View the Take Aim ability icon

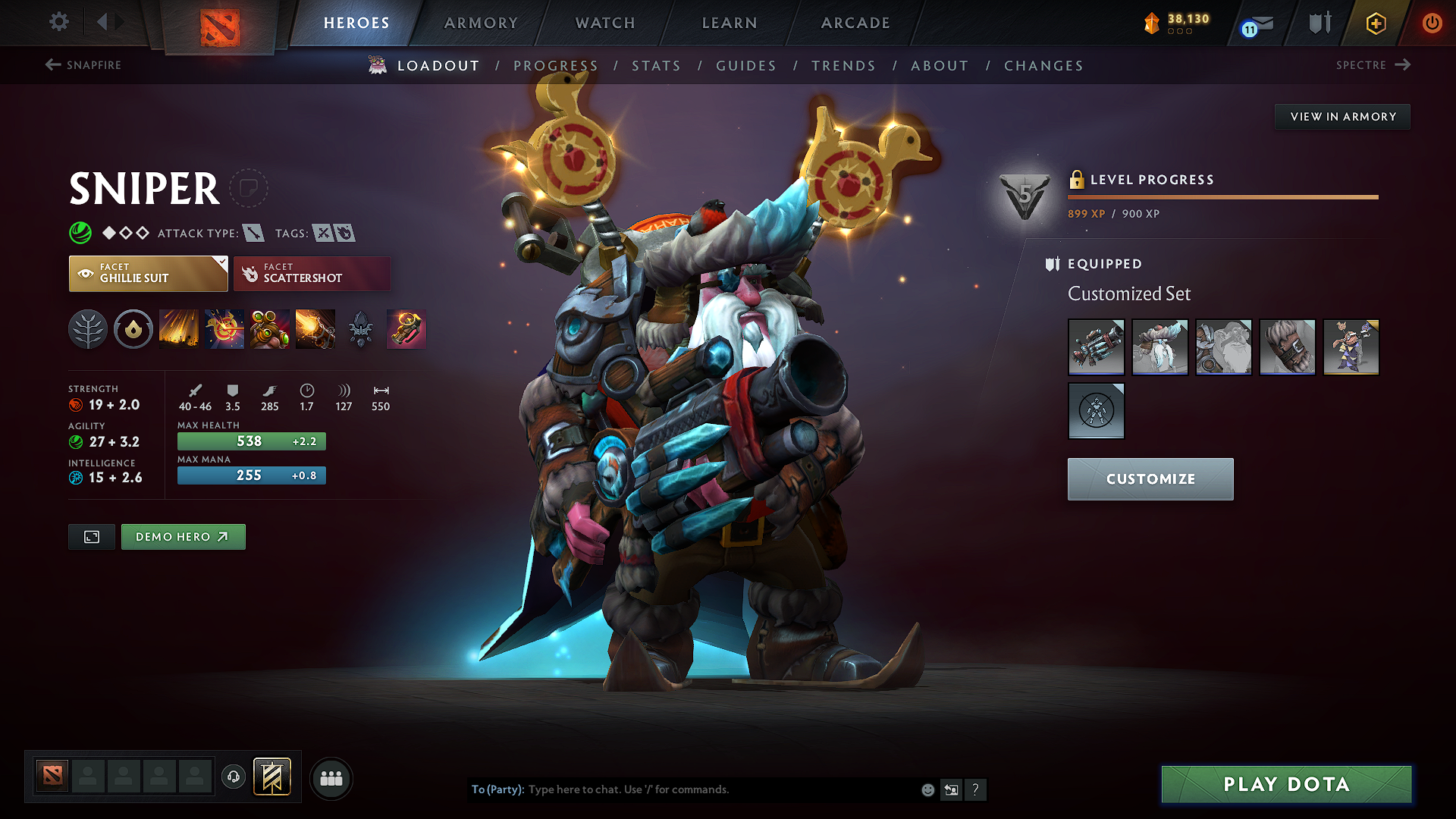pyautogui.click(x=270, y=329)
